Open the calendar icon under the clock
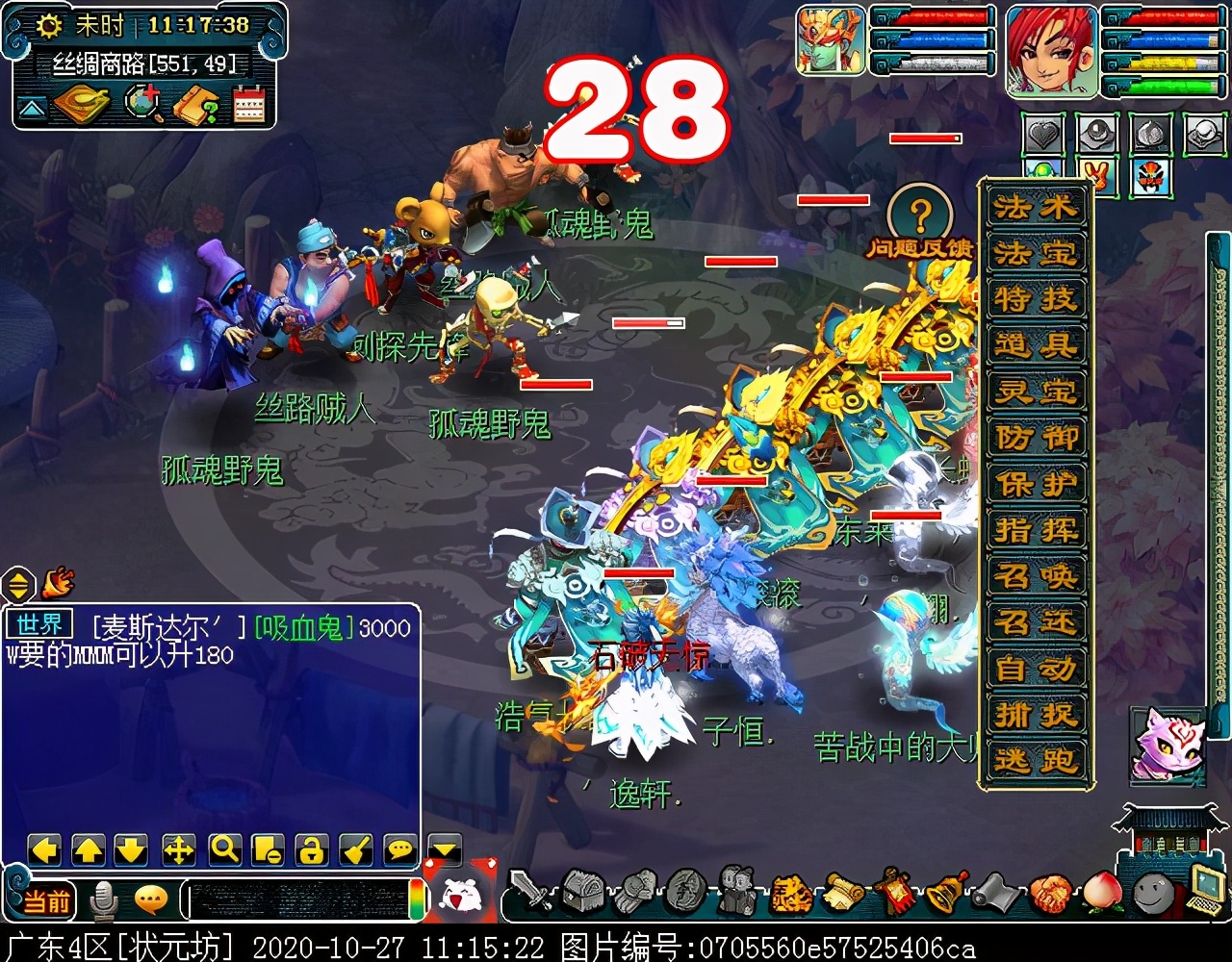The width and height of the screenshot is (1232, 962). point(248,104)
